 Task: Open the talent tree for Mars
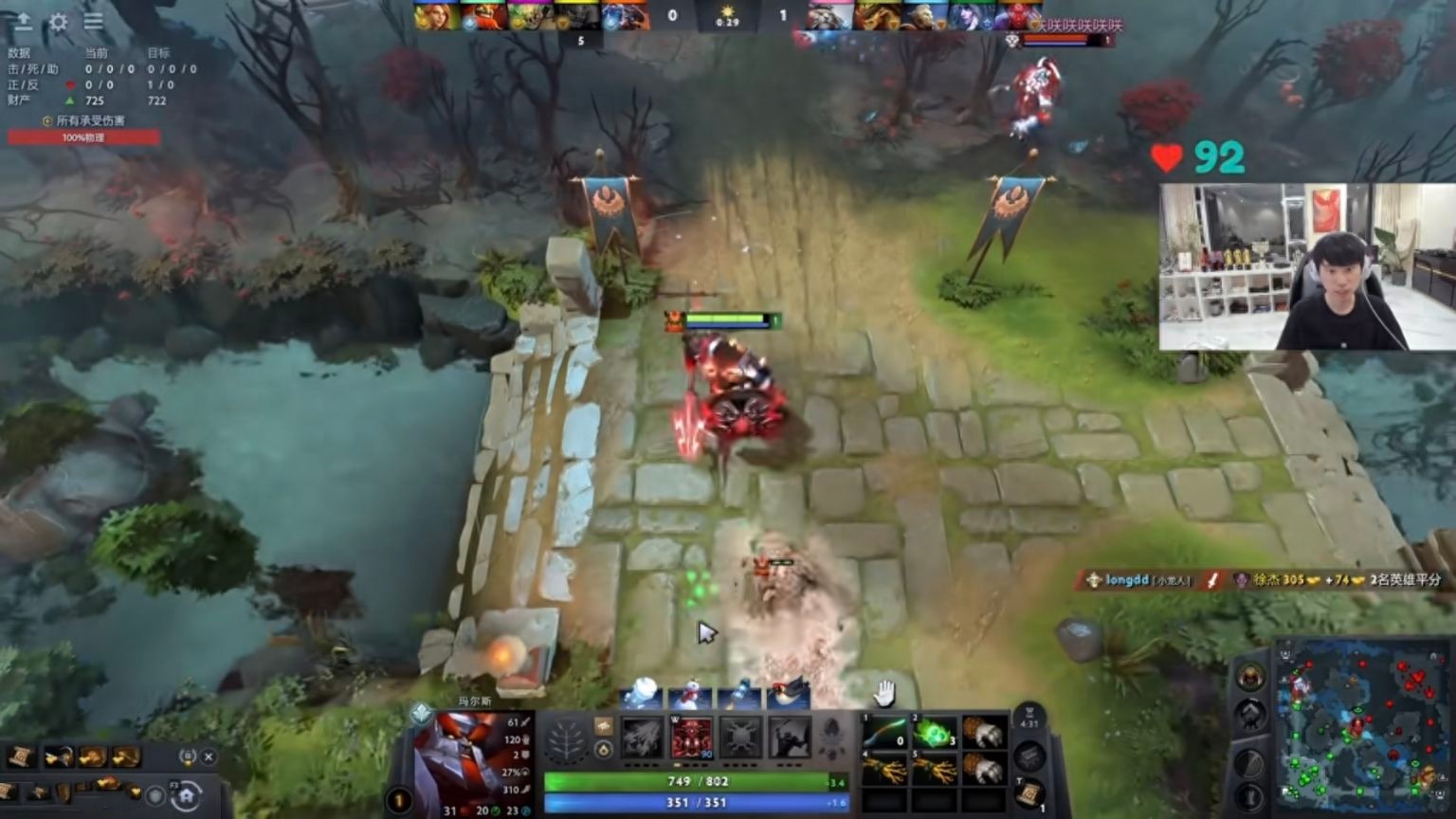tap(567, 739)
